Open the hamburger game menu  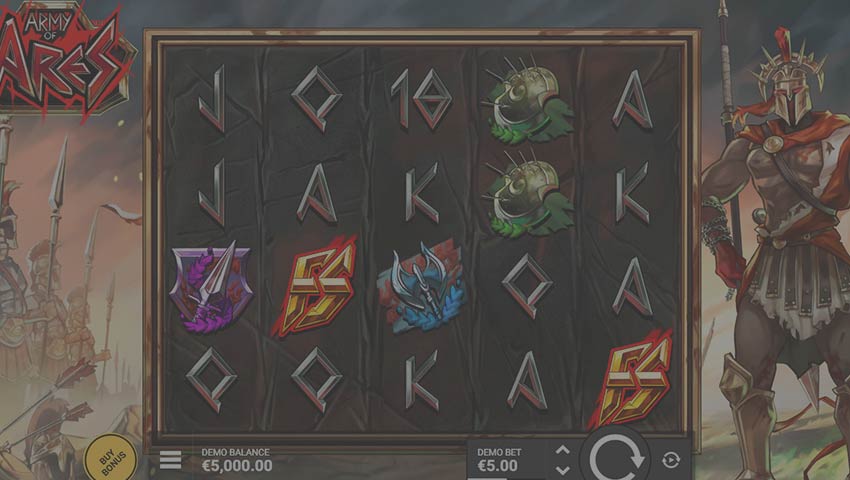tap(171, 460)
